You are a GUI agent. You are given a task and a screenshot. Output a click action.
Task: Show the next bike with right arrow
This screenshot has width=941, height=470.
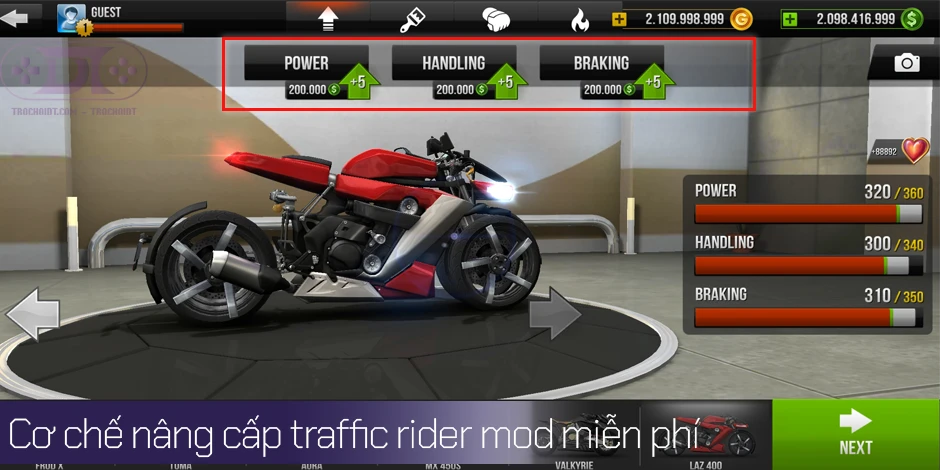554,318
